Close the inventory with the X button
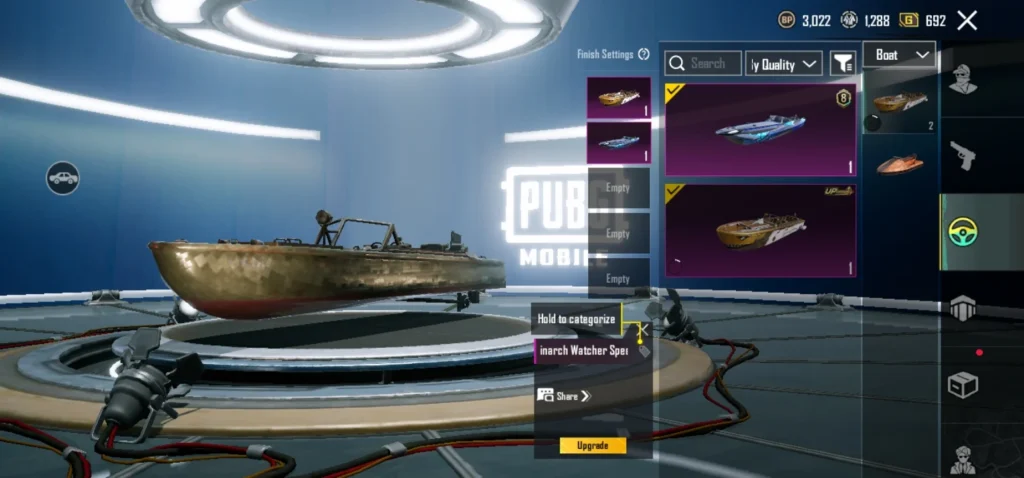The image size is (1024, 478). pos(967,20)
